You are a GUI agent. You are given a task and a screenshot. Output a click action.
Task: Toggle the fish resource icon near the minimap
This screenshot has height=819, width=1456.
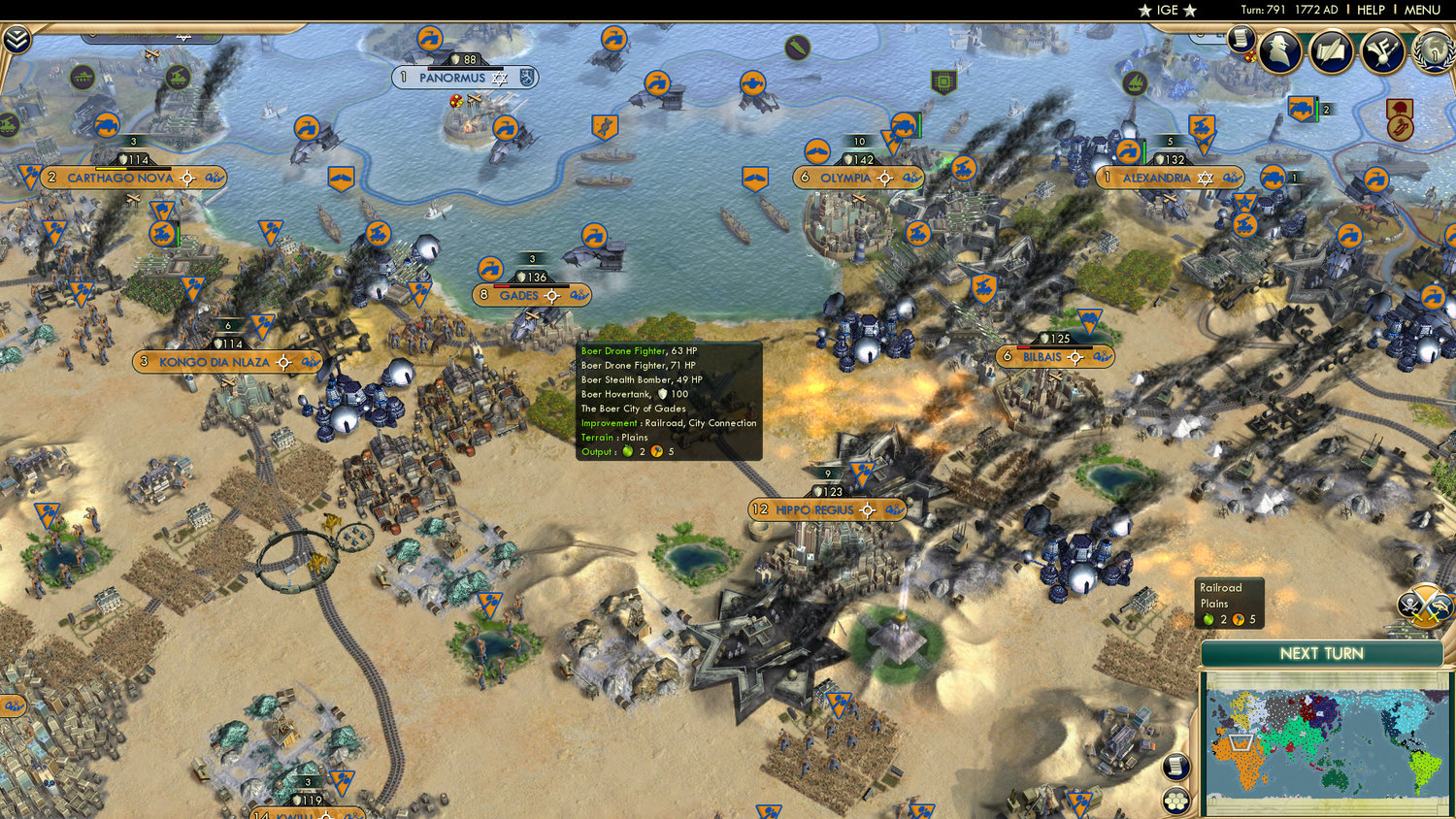(1439, 604)
